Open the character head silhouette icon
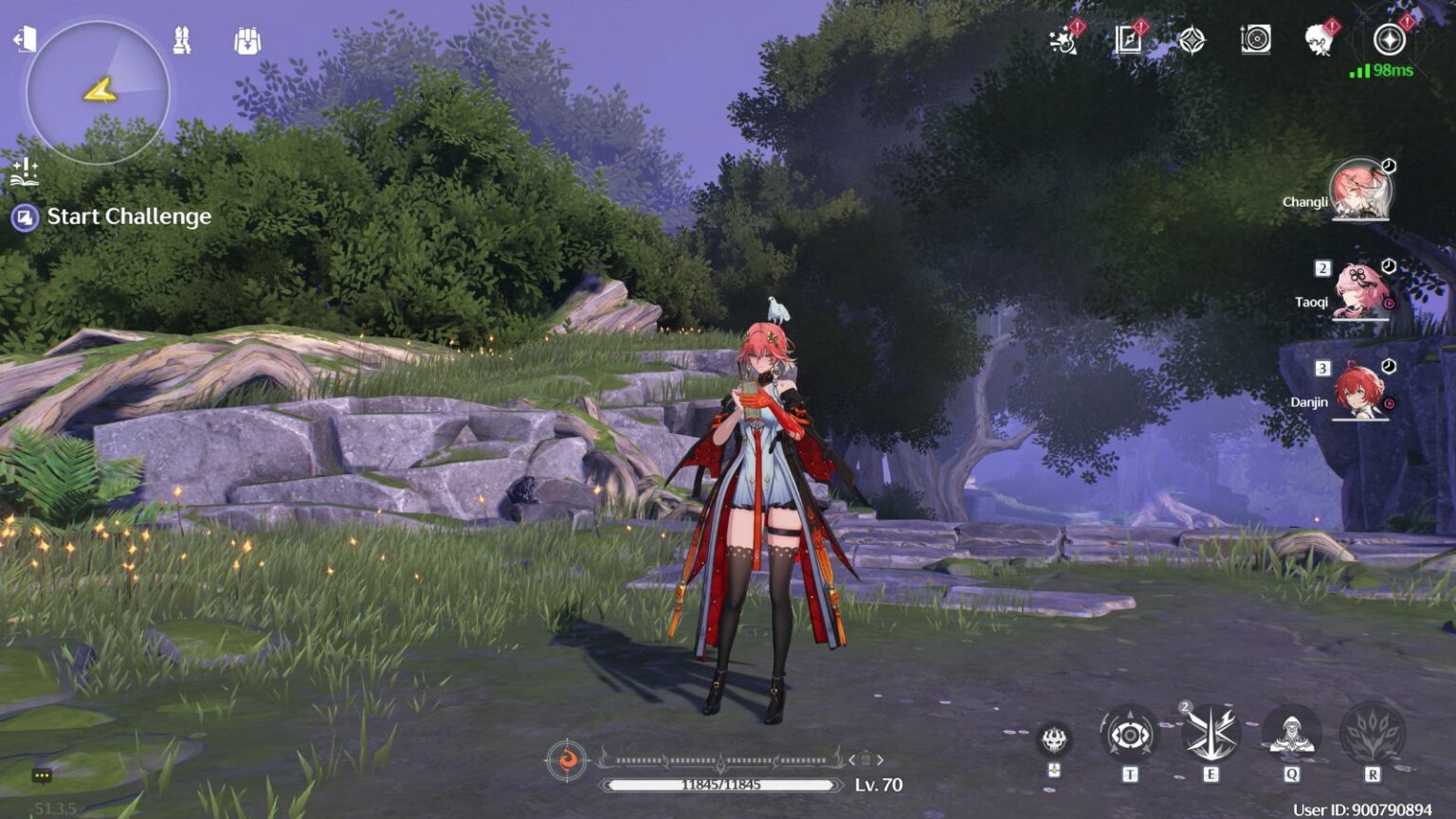 pos(1319,40)
